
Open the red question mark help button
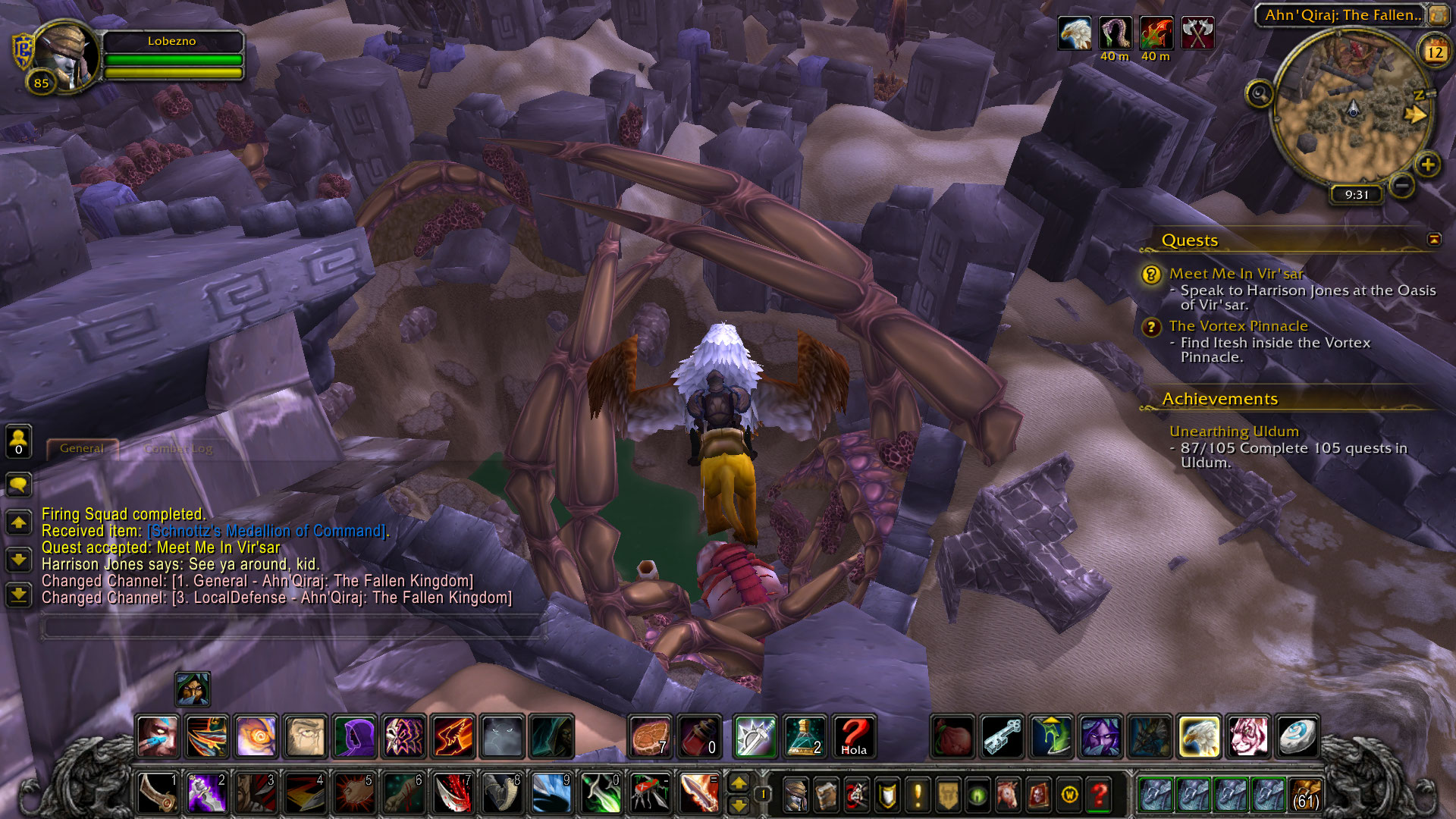click(1099, 795)
